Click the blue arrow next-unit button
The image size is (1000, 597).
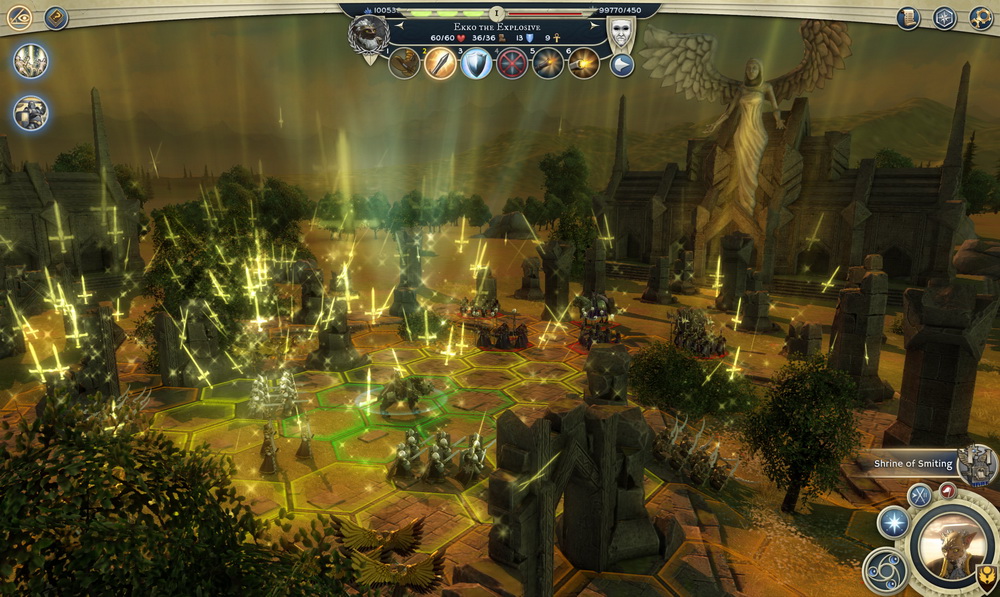pos(622,65)
